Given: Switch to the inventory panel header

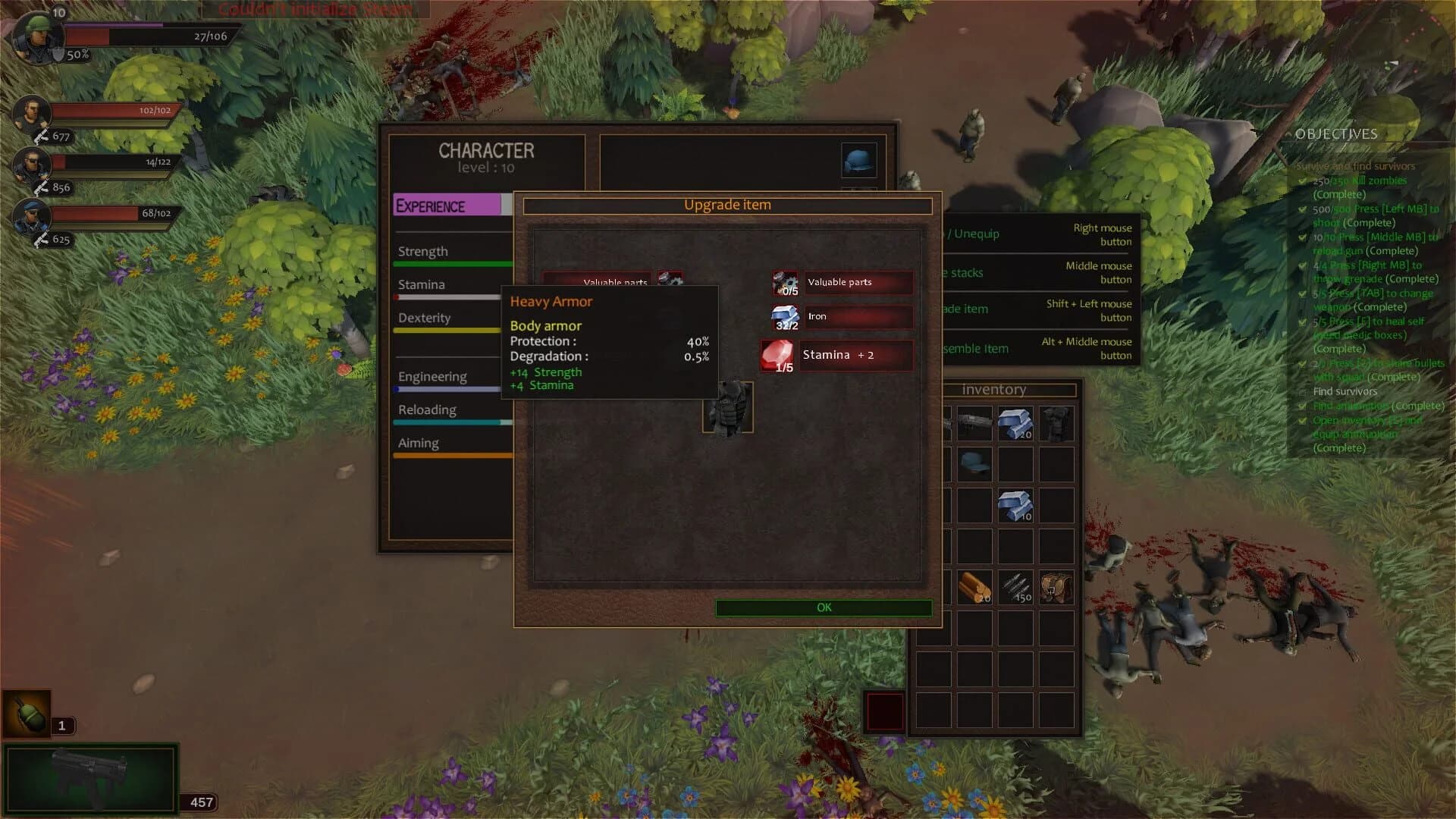Looking at the screenshot, I should (994, 389).
